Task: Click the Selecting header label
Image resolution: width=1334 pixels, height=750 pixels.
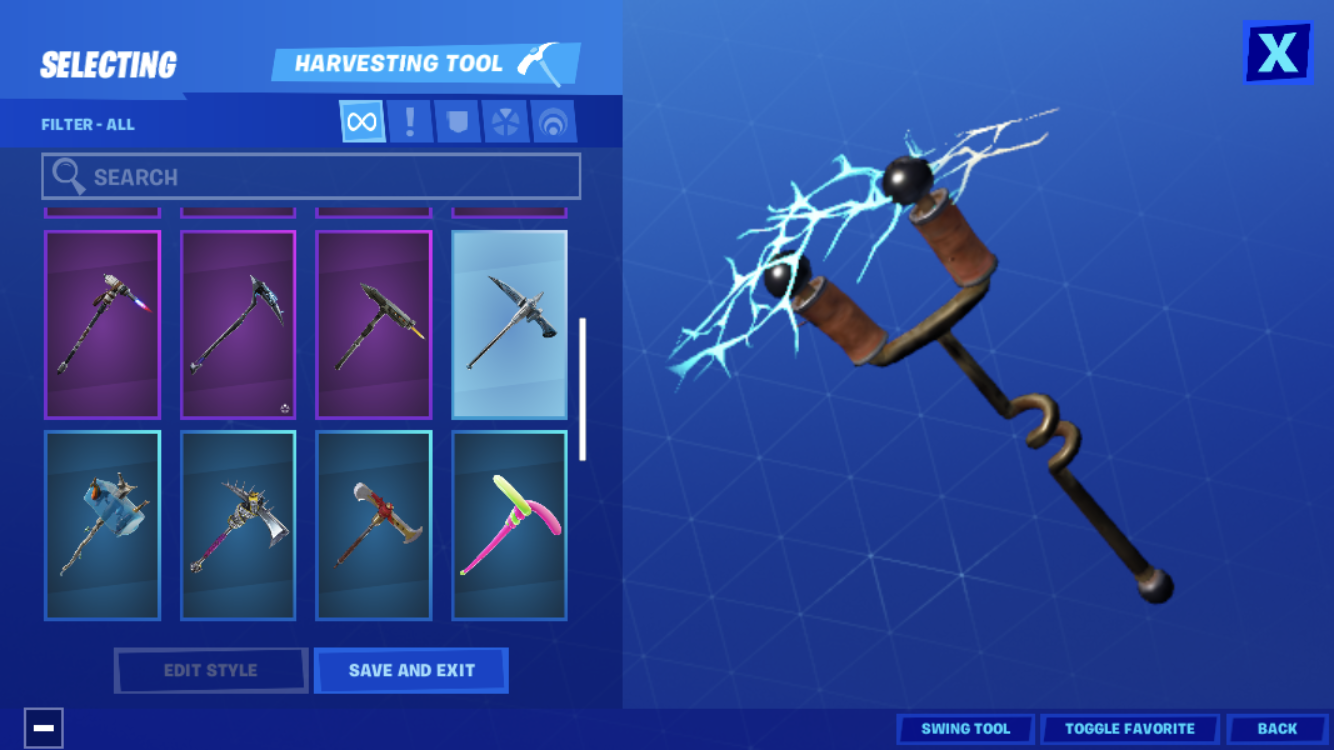Action: (106, 64)
